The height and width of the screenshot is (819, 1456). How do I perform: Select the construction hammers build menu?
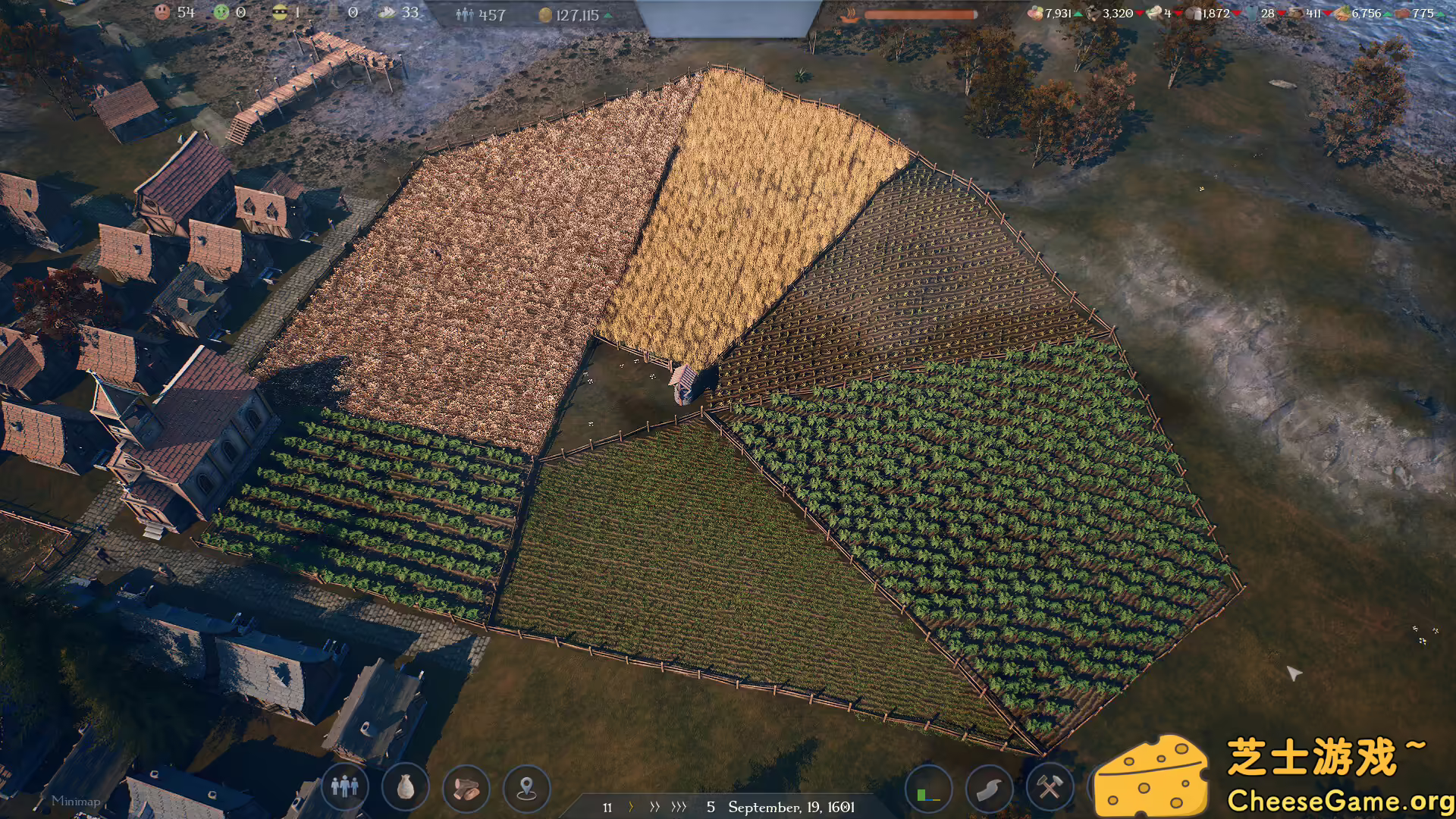pyautogui.click(x=1049, y=789)
